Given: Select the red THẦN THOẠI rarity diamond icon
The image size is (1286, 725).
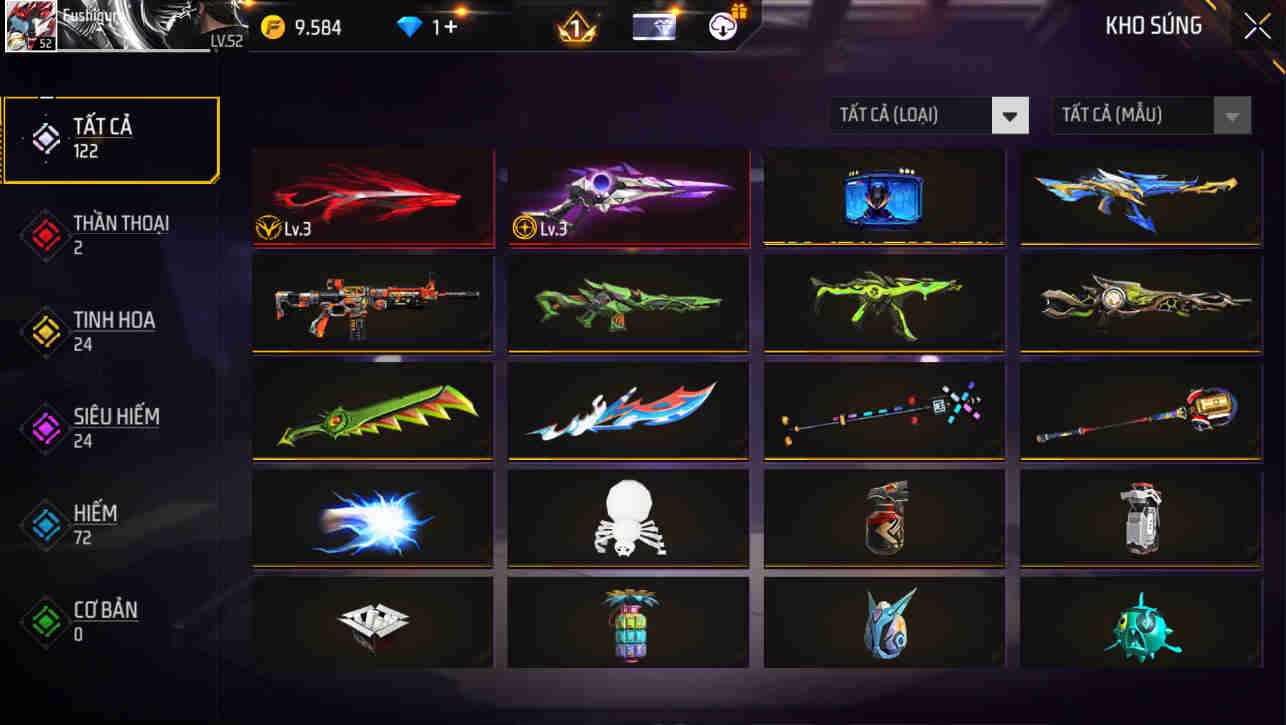Looking at the screenshot, I should (45, 235).
